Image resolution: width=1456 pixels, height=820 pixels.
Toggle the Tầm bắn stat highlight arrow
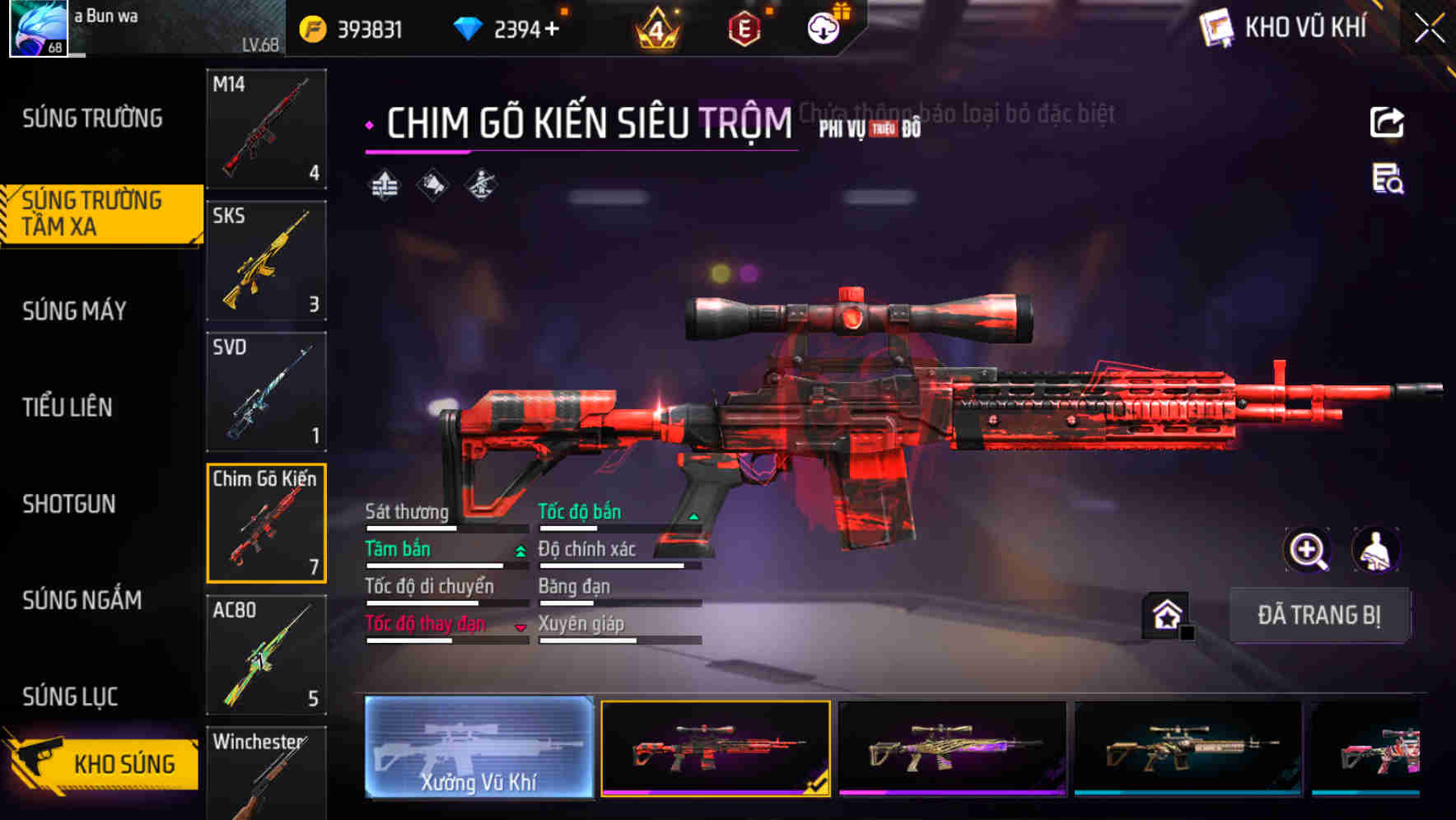(x=519, y=552)
